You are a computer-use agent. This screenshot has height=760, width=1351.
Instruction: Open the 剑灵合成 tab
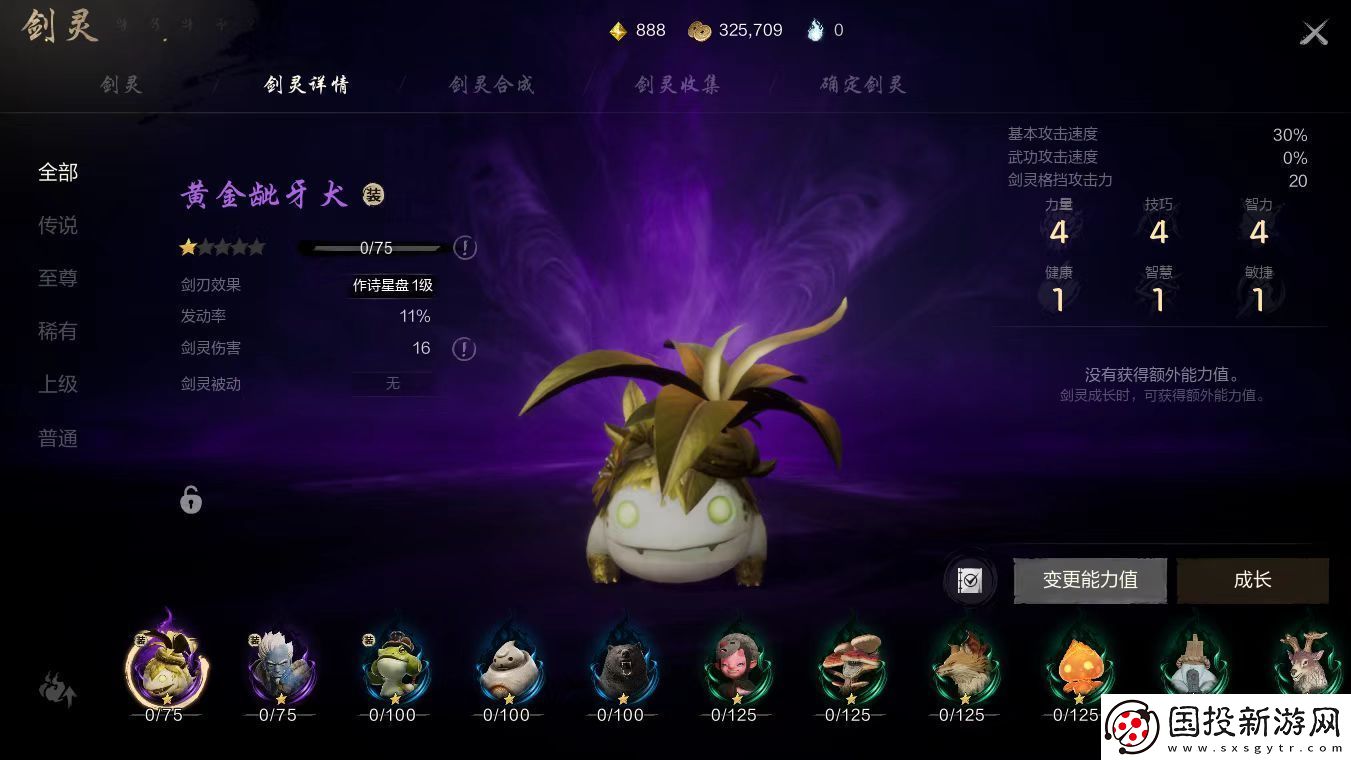coord(492,85)
